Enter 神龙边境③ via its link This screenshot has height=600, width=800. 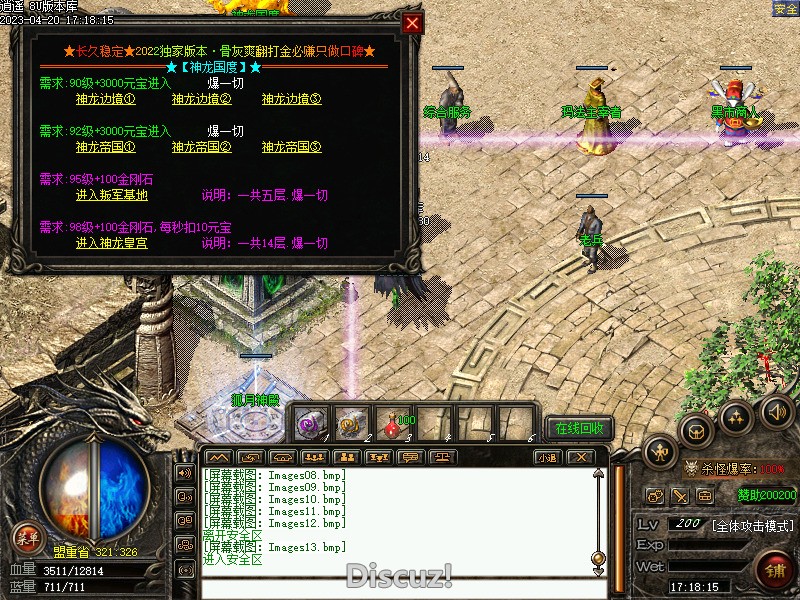[291, 99]
